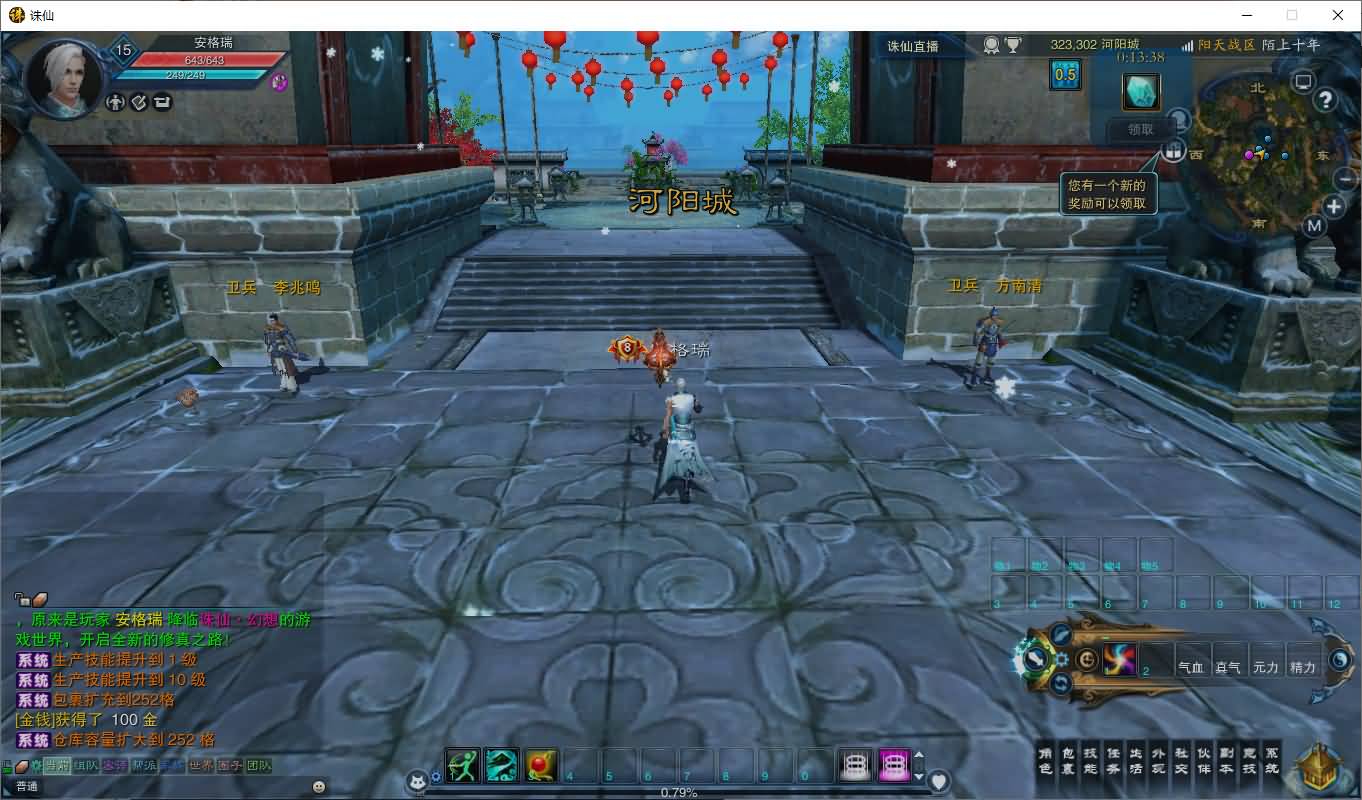Open the 包裹 inventory bag
The image size is (1362, 800).
(x=1067, y=761)
